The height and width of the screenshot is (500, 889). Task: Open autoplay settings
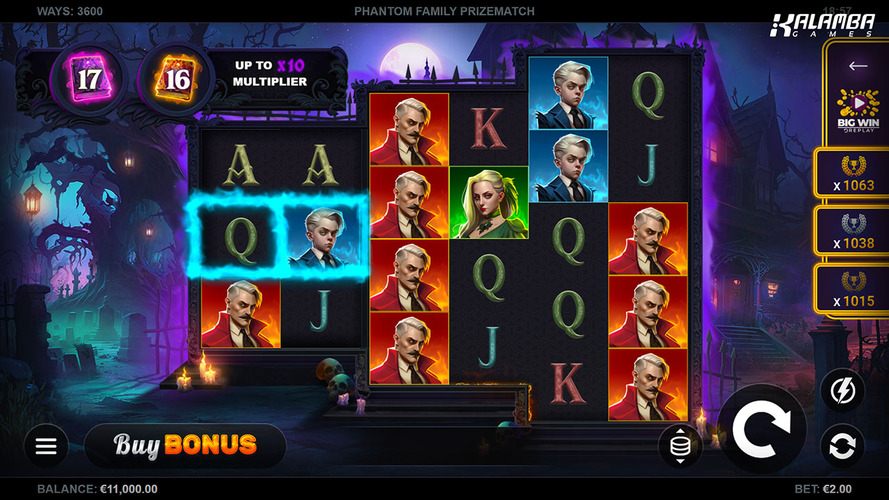click(x=842, y=445)
